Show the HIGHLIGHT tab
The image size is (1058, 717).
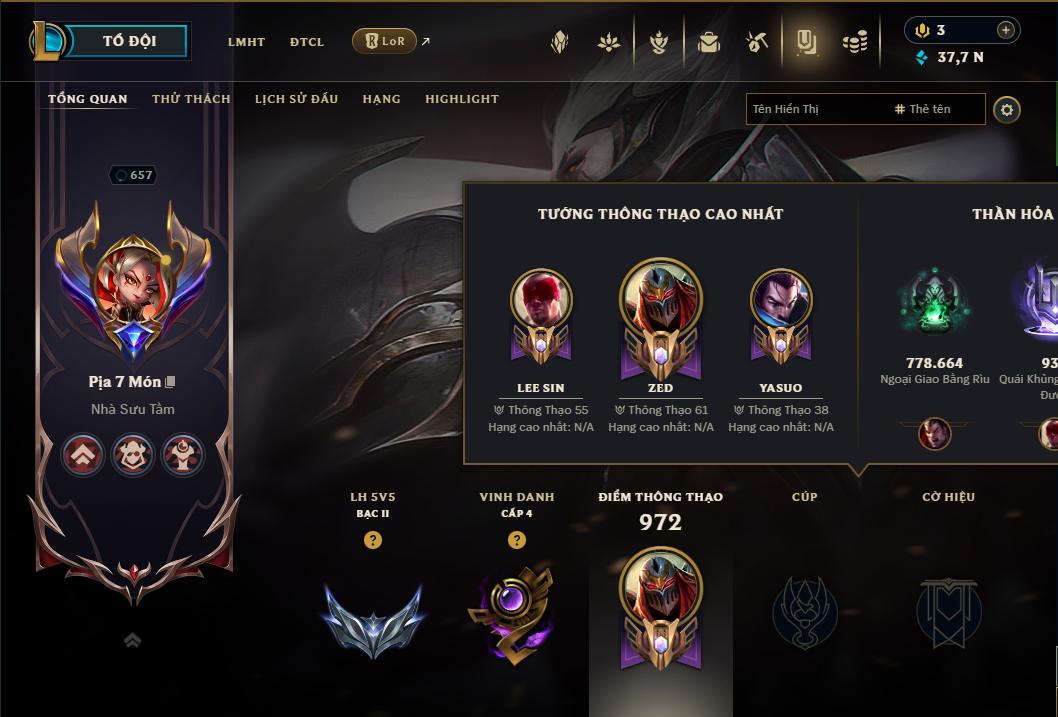click(x=461, y=99)
